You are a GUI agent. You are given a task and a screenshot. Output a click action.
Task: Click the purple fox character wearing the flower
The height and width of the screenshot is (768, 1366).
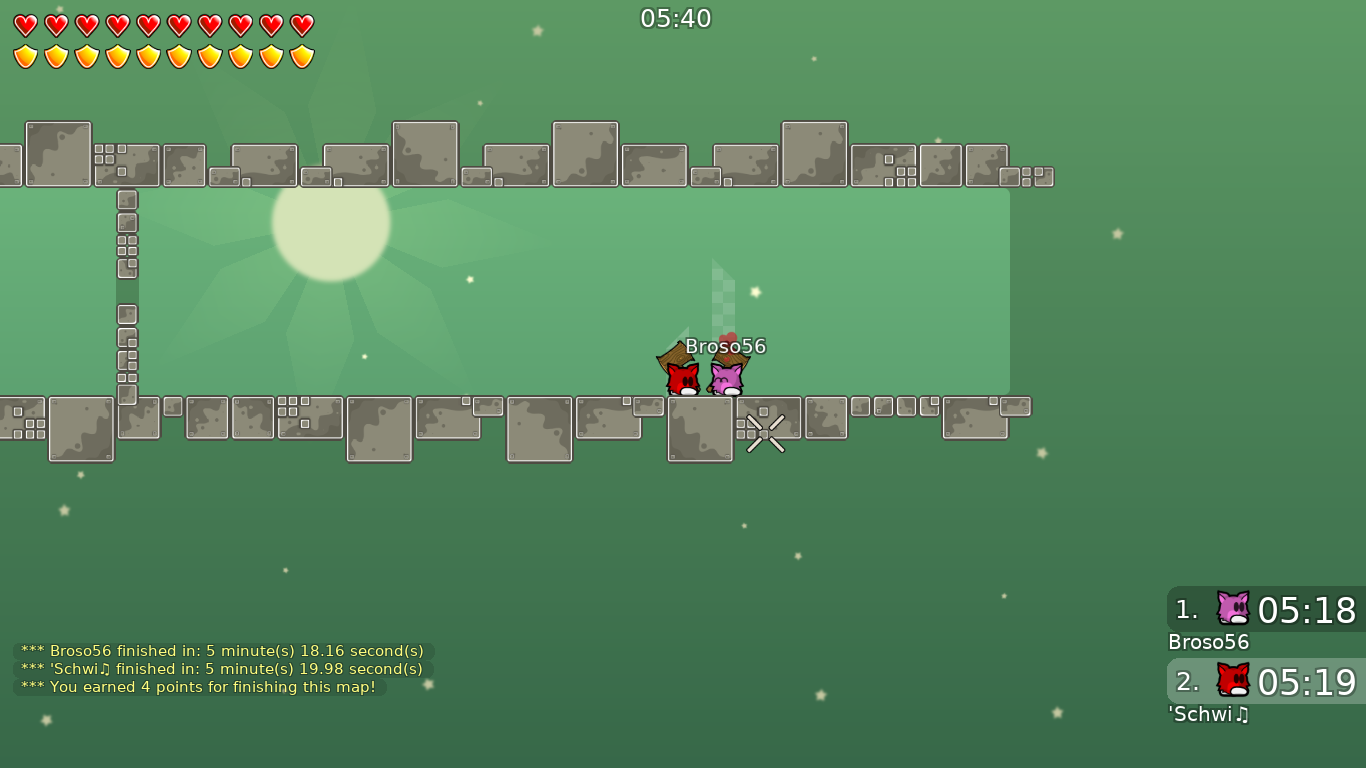(727, 377)
